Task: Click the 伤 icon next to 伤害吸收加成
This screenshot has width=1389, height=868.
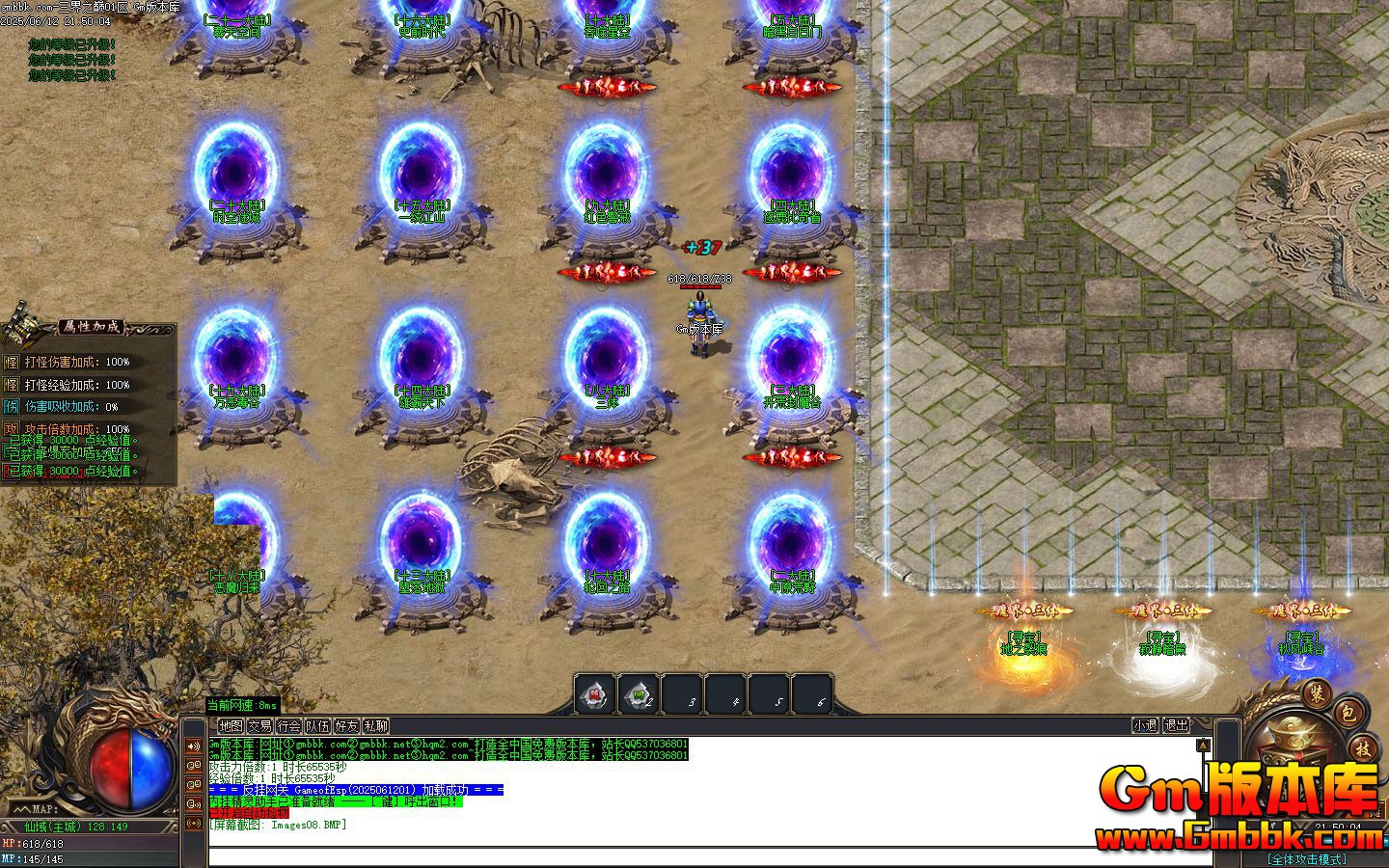Action: click(x=11, y=406)
